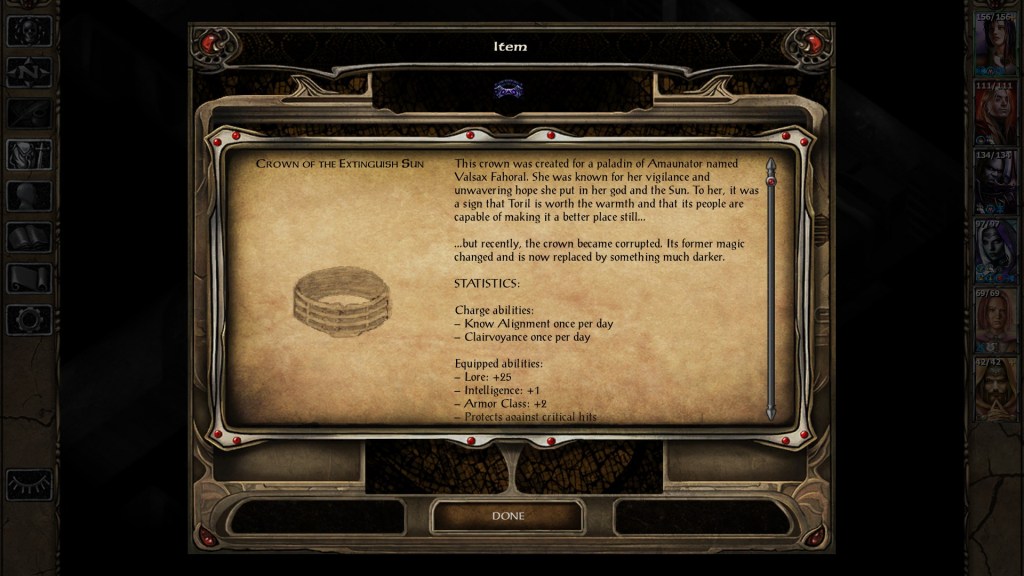Image resolution: width=1024 pixels, height=576 pixels.
Task: Open the options gear button
Action: (29, 319)
